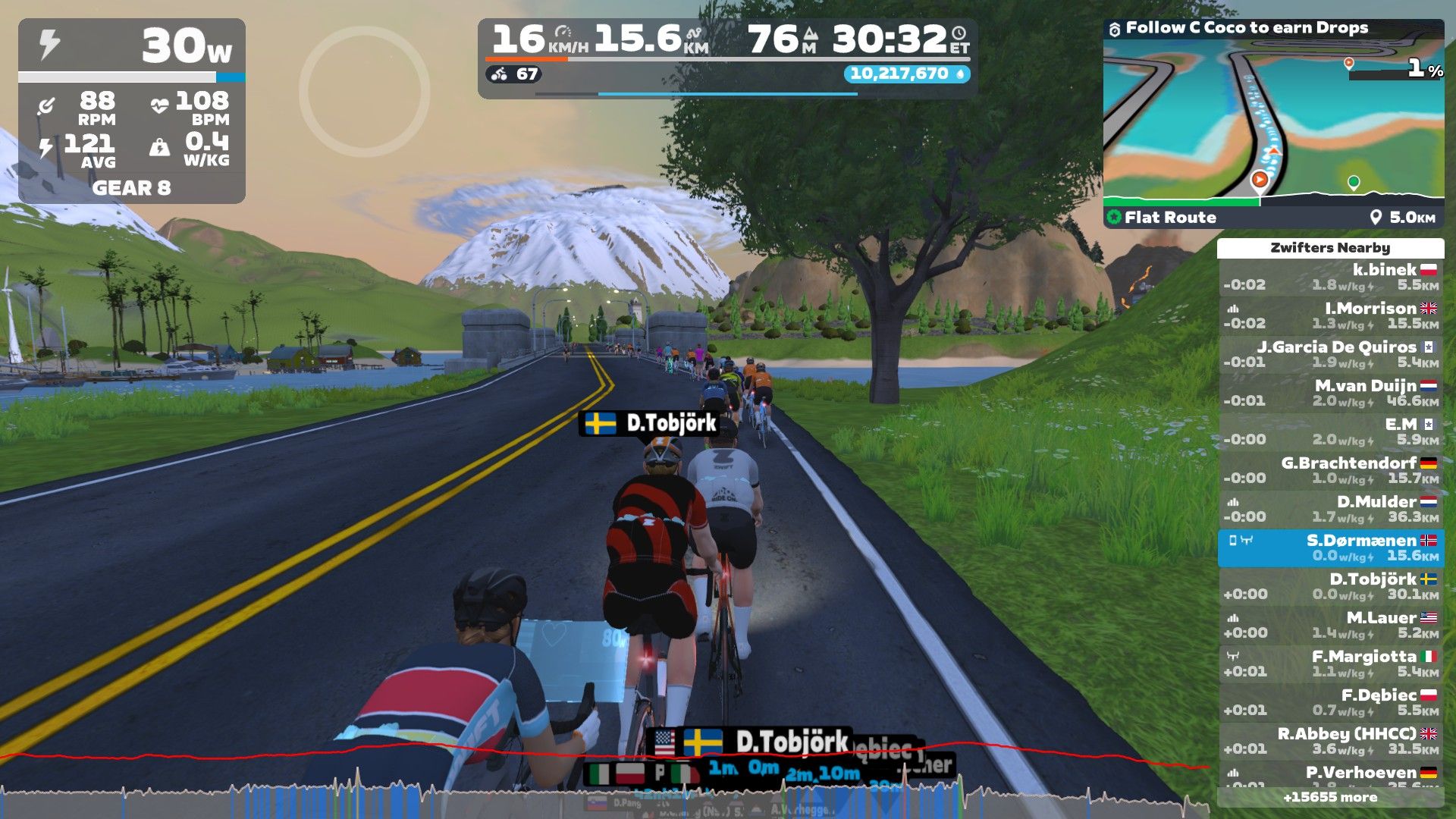Click the D.Tobjörk name tag above rider
This screenshot has height=819, width=1456.
click(650, 423)
